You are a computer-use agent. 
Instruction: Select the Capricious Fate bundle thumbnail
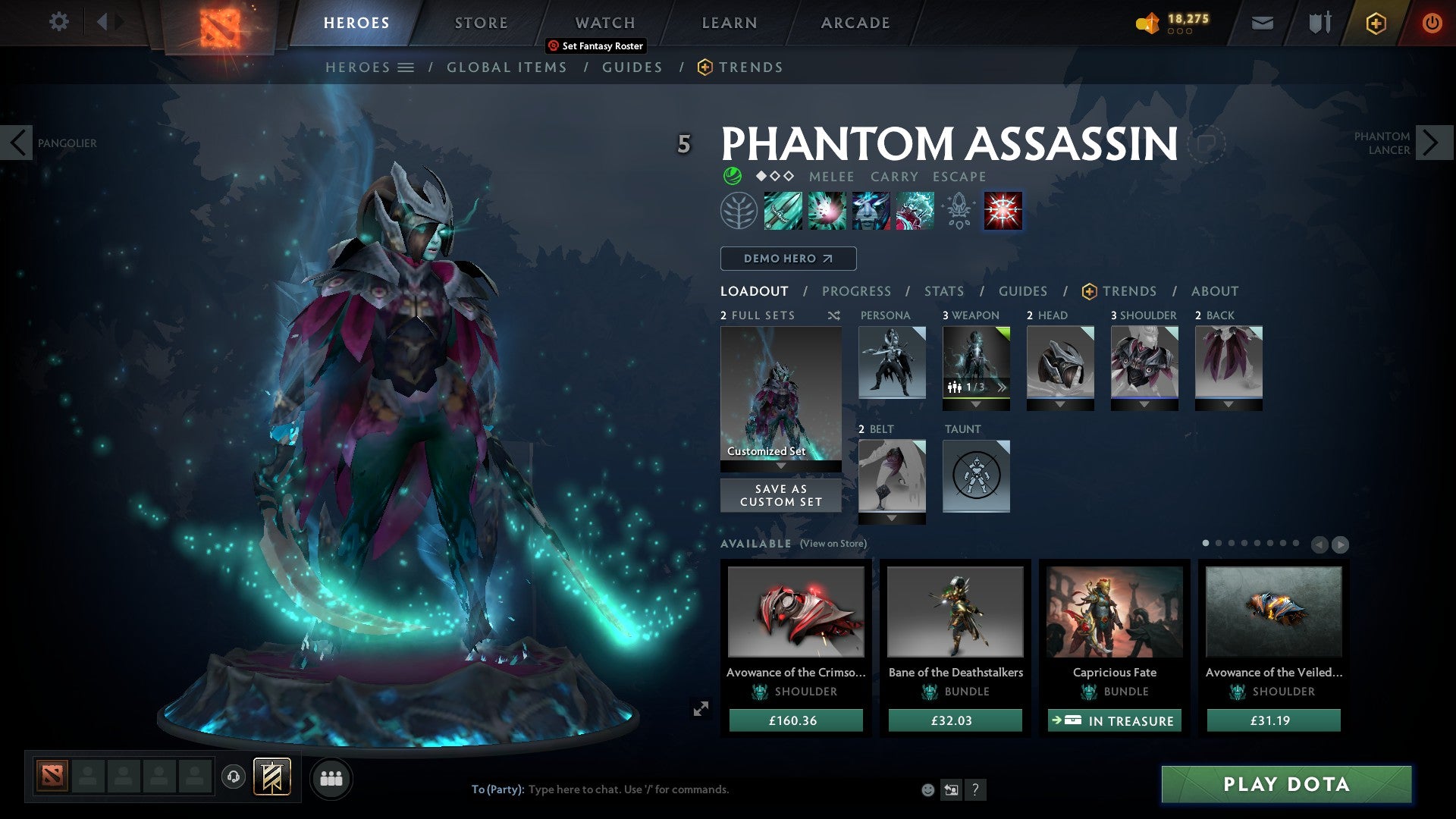tap(1113, 612)
